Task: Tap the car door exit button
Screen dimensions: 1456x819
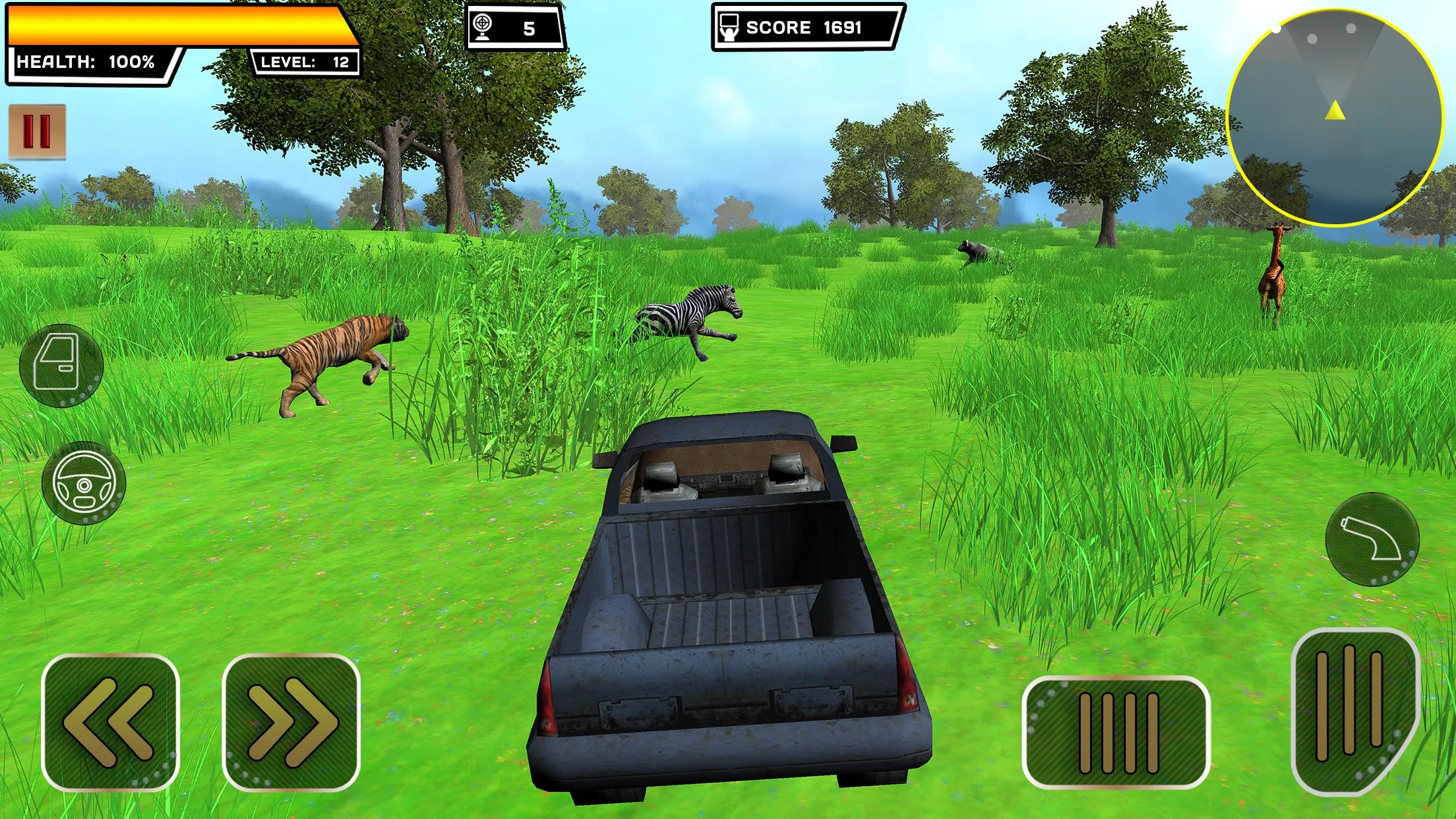Action: click(61, 365)
